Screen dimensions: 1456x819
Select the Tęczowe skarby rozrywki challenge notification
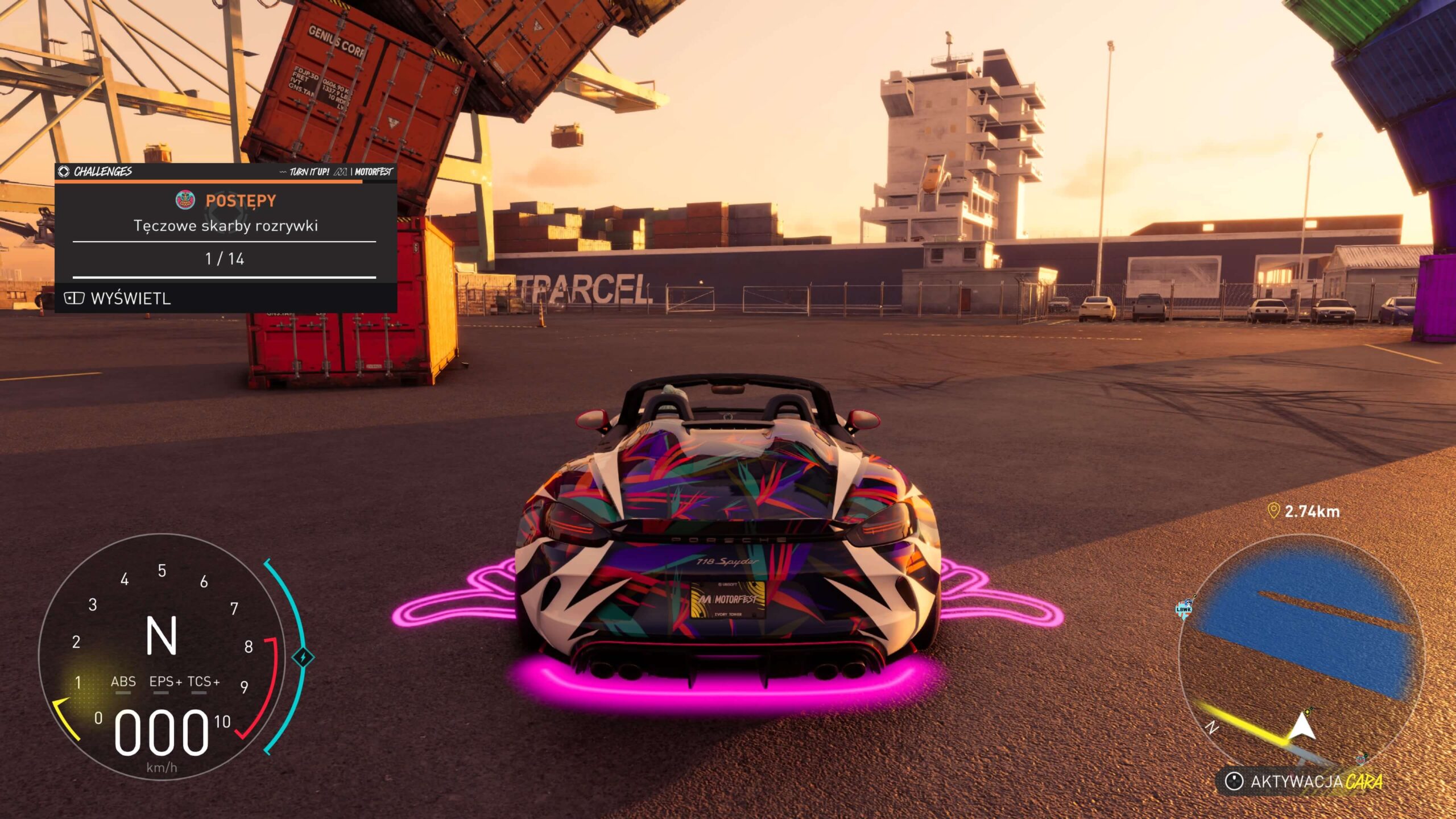coord(226,226)
